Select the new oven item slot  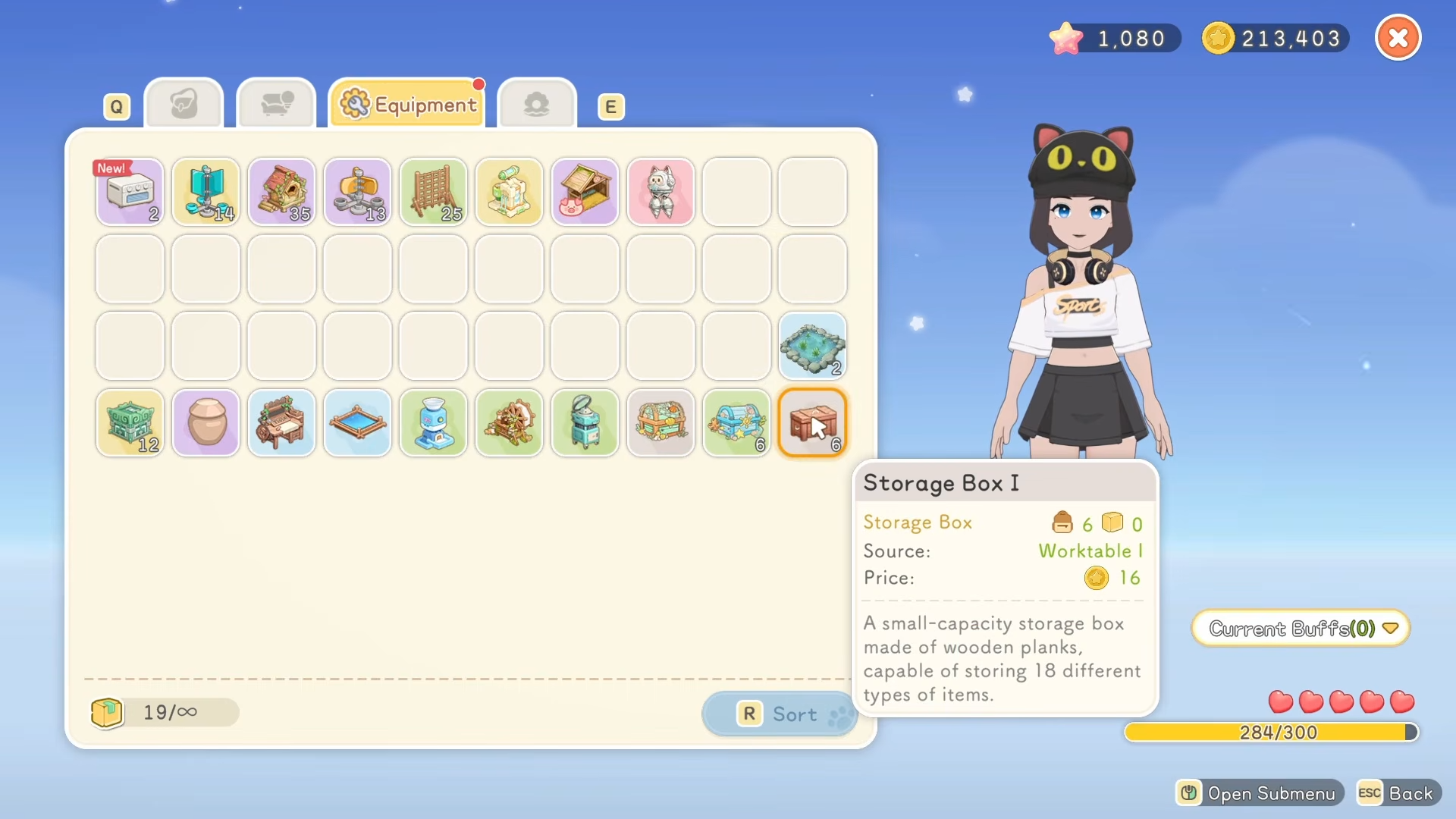pos(130,192)
